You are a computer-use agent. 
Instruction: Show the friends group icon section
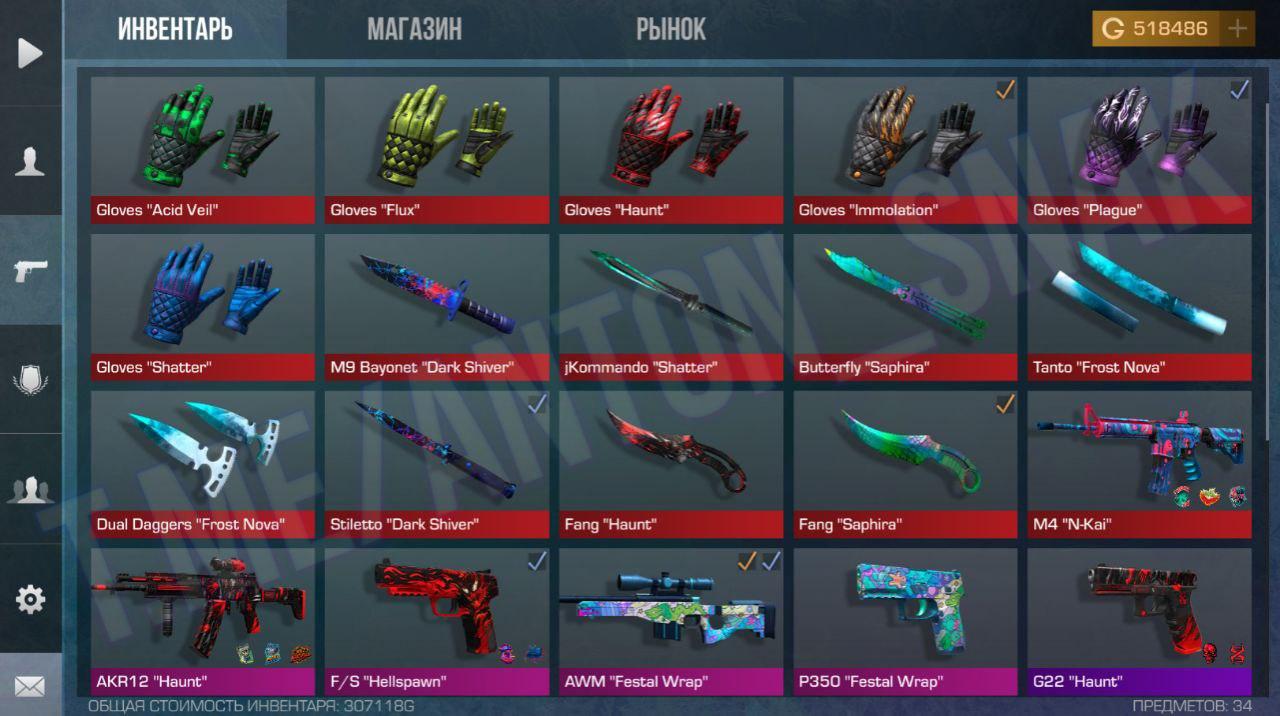pos(30,490)
